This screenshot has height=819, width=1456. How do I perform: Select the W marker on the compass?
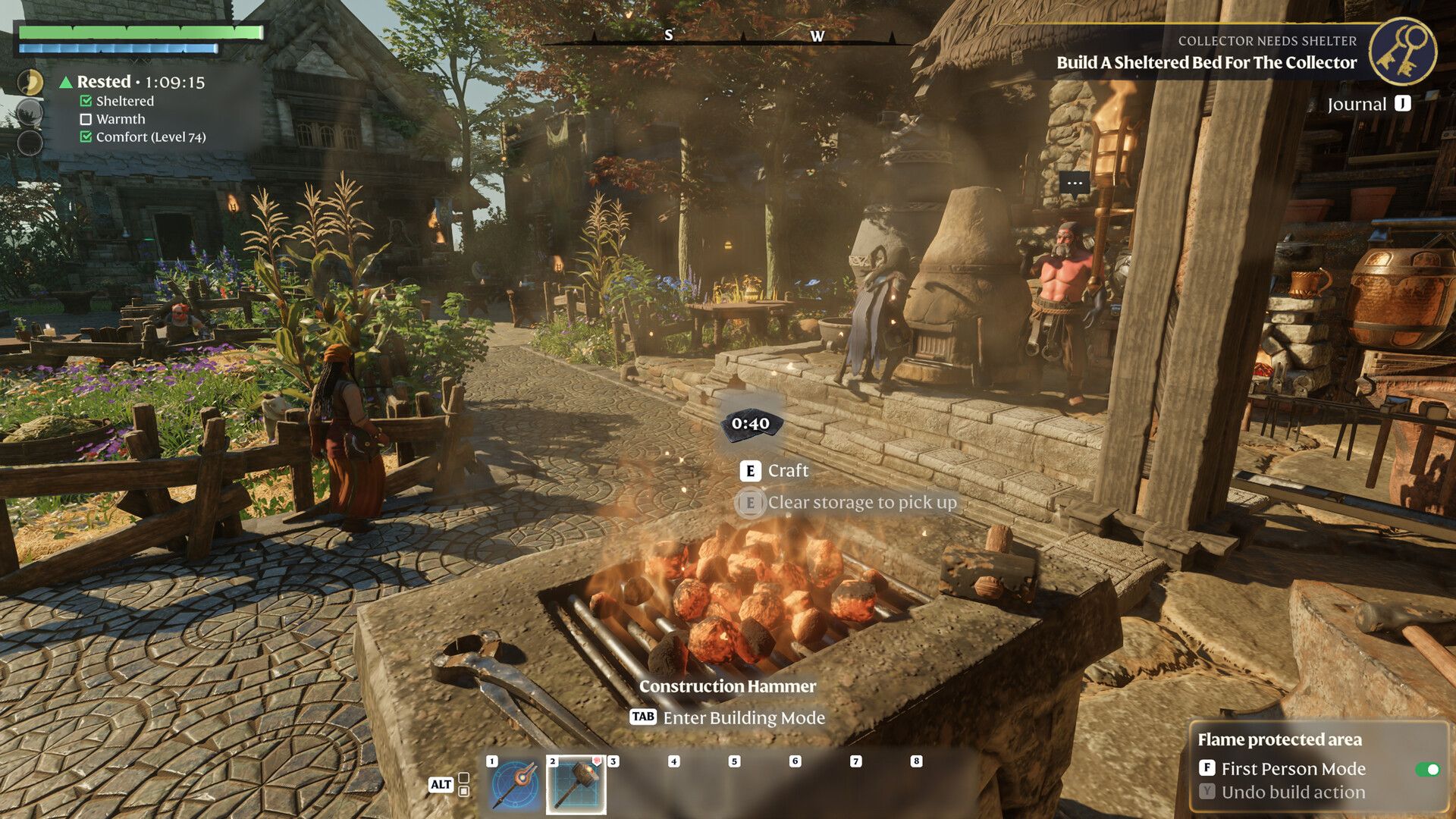click(817, 35)
